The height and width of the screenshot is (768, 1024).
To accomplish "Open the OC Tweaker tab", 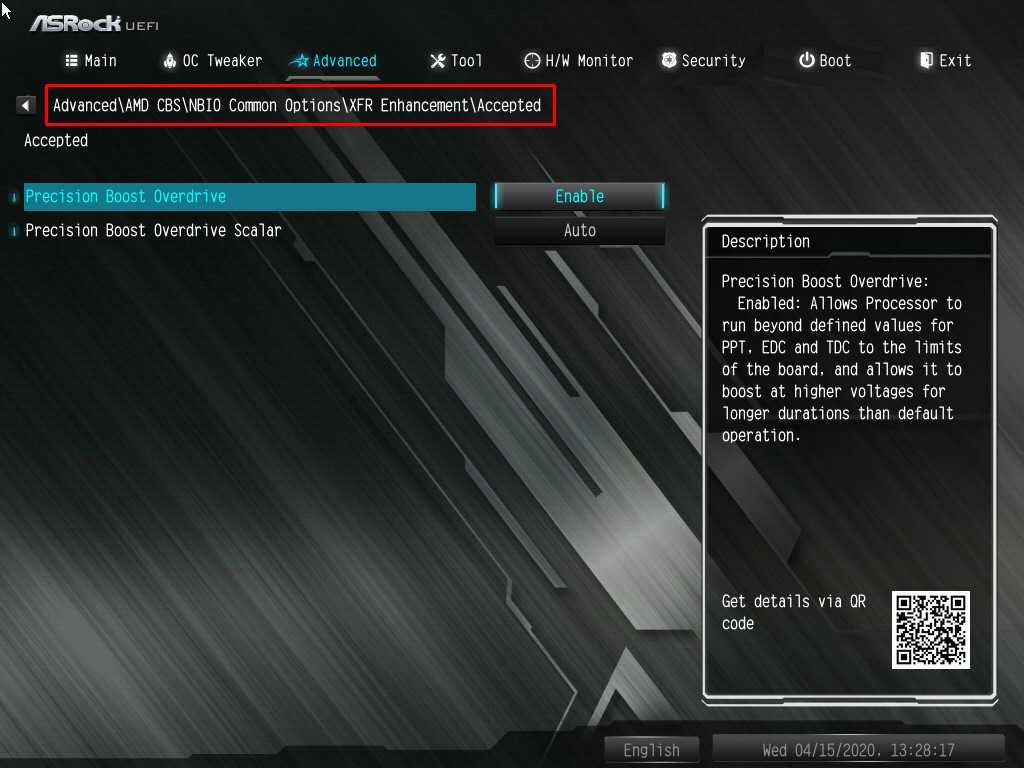I will point(212,61).
